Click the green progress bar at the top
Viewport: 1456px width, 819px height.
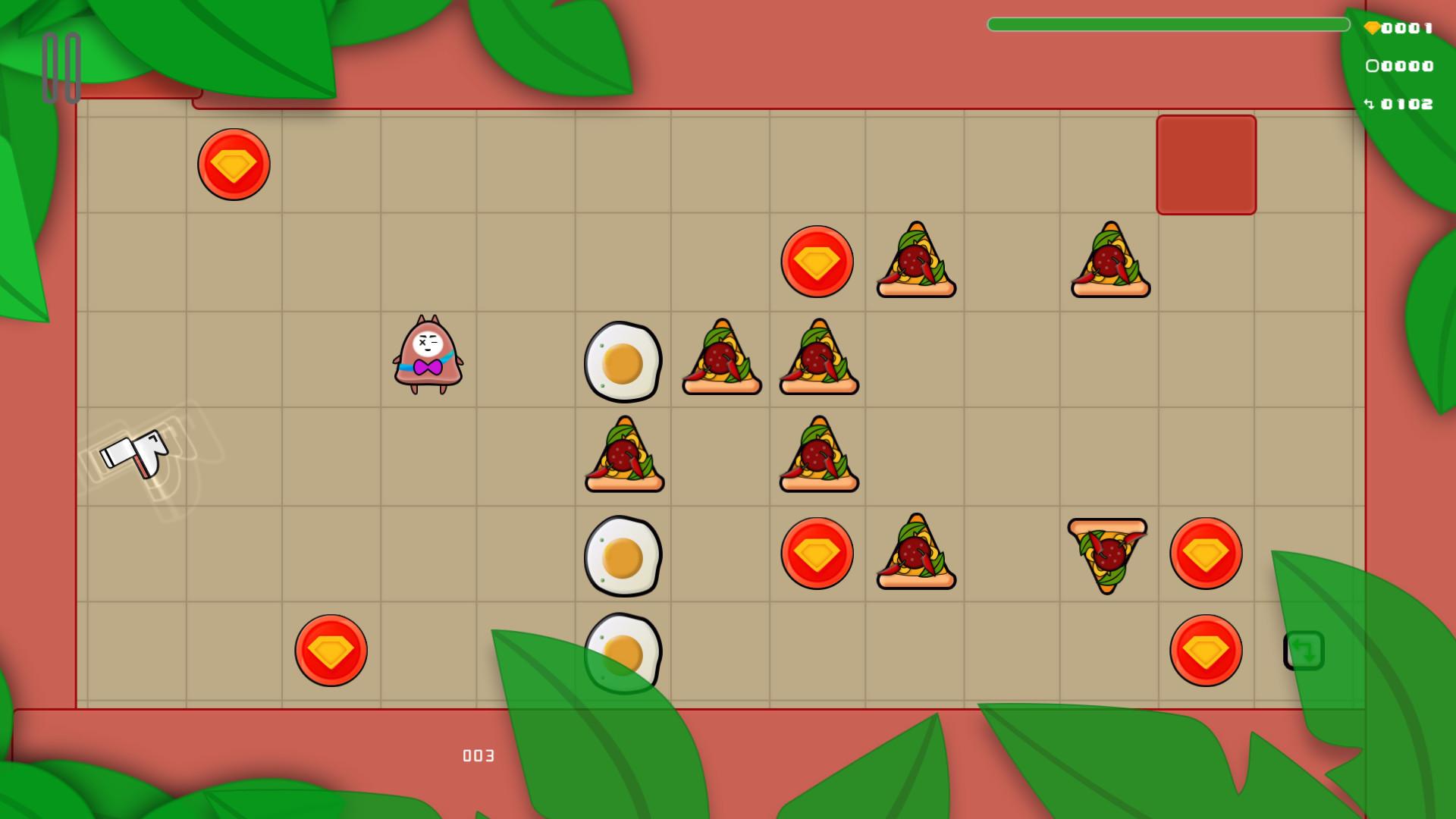tap(1168, 24)
